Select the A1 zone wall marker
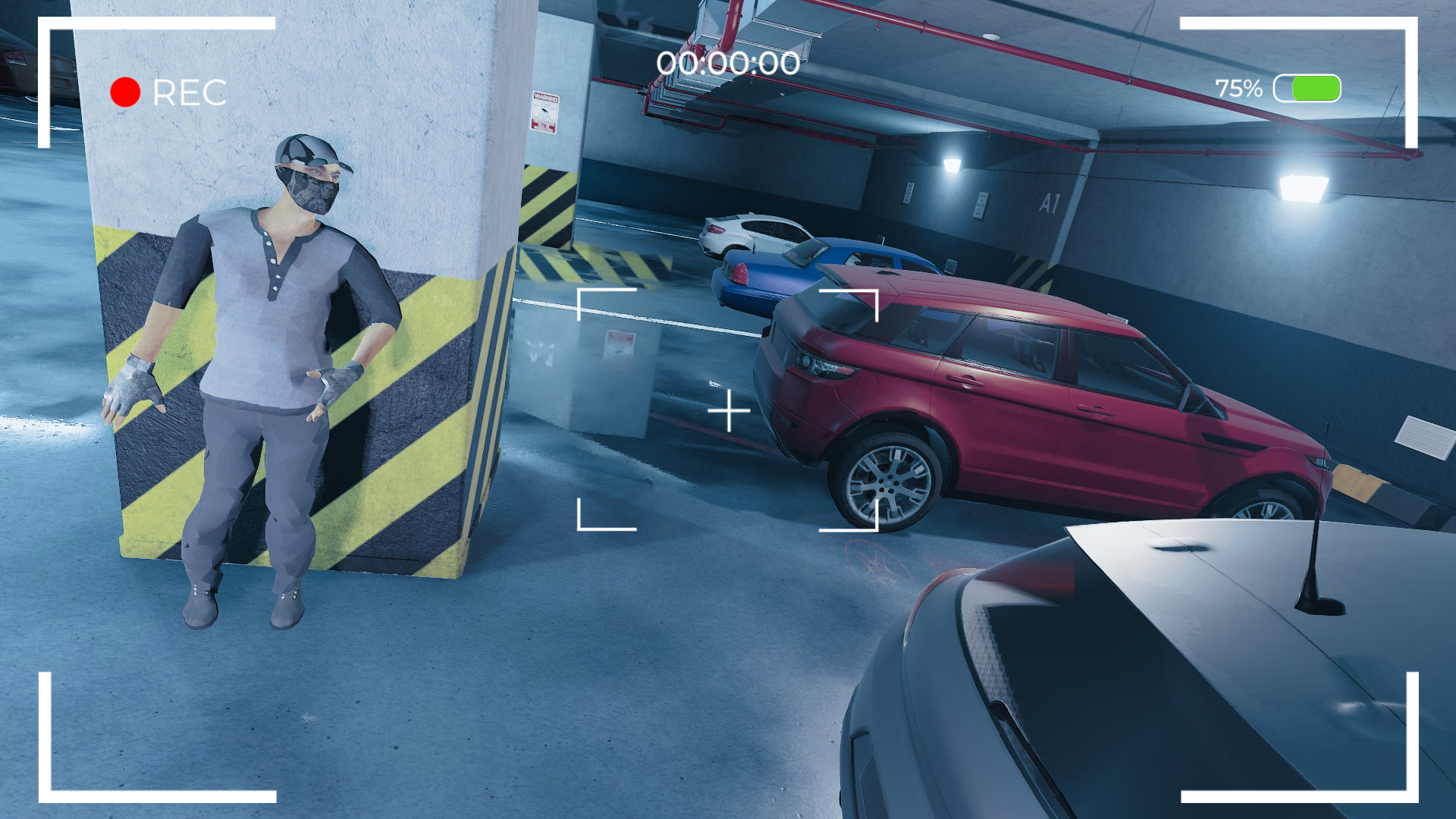 coord(1050,202)
